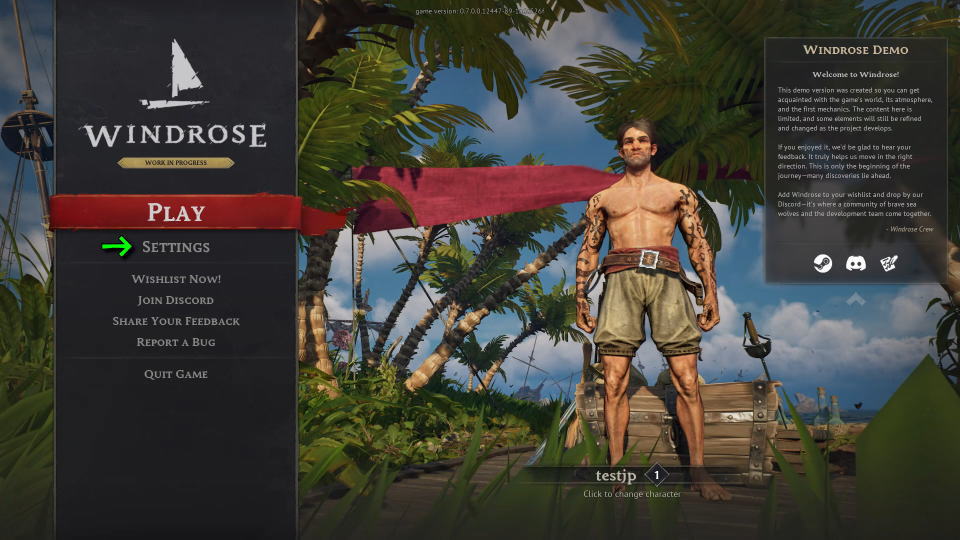Quit Game from the main menu

(176, 374)
